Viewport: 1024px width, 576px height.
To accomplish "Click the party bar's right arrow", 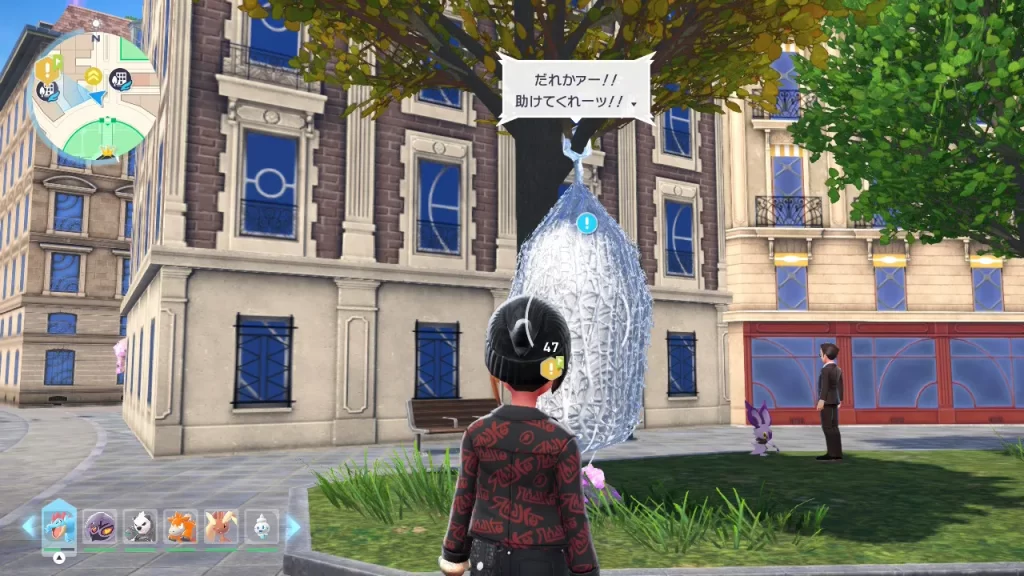I will (x=293, y=526).
